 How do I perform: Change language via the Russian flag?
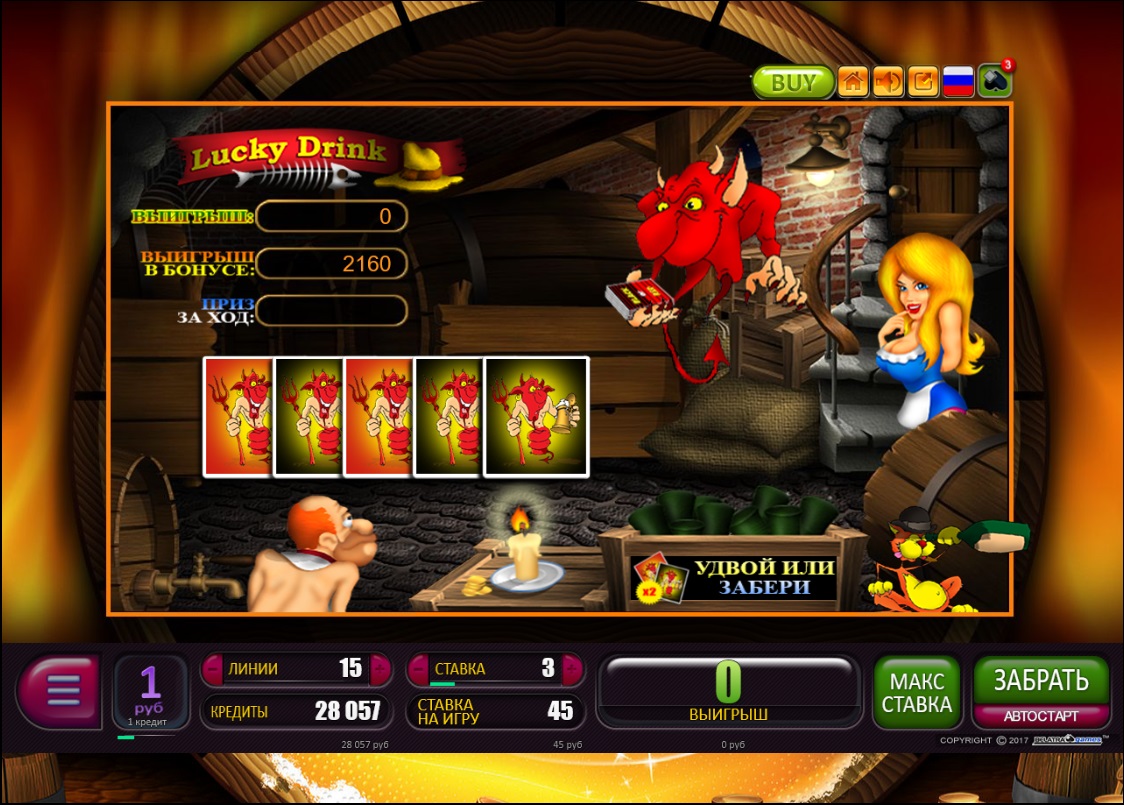[x=958, y=82]
